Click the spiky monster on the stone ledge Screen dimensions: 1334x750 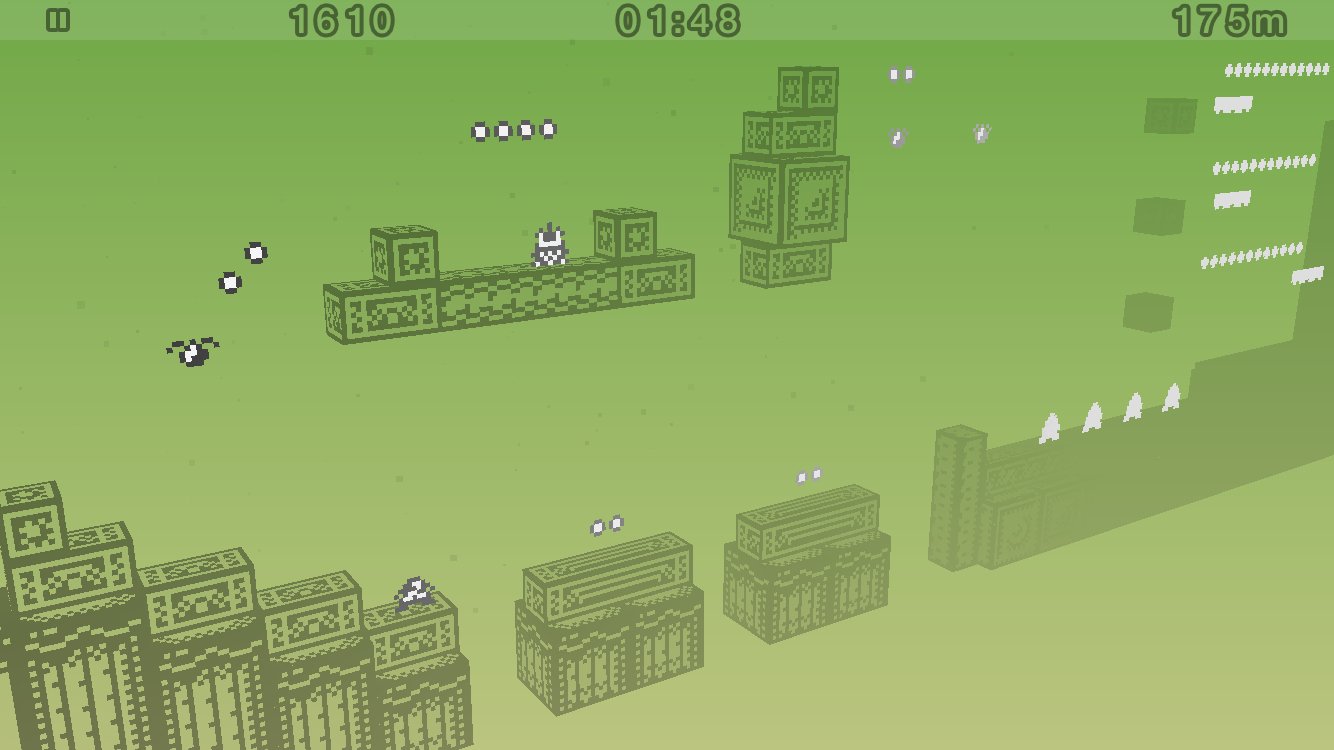coord(548,245)
